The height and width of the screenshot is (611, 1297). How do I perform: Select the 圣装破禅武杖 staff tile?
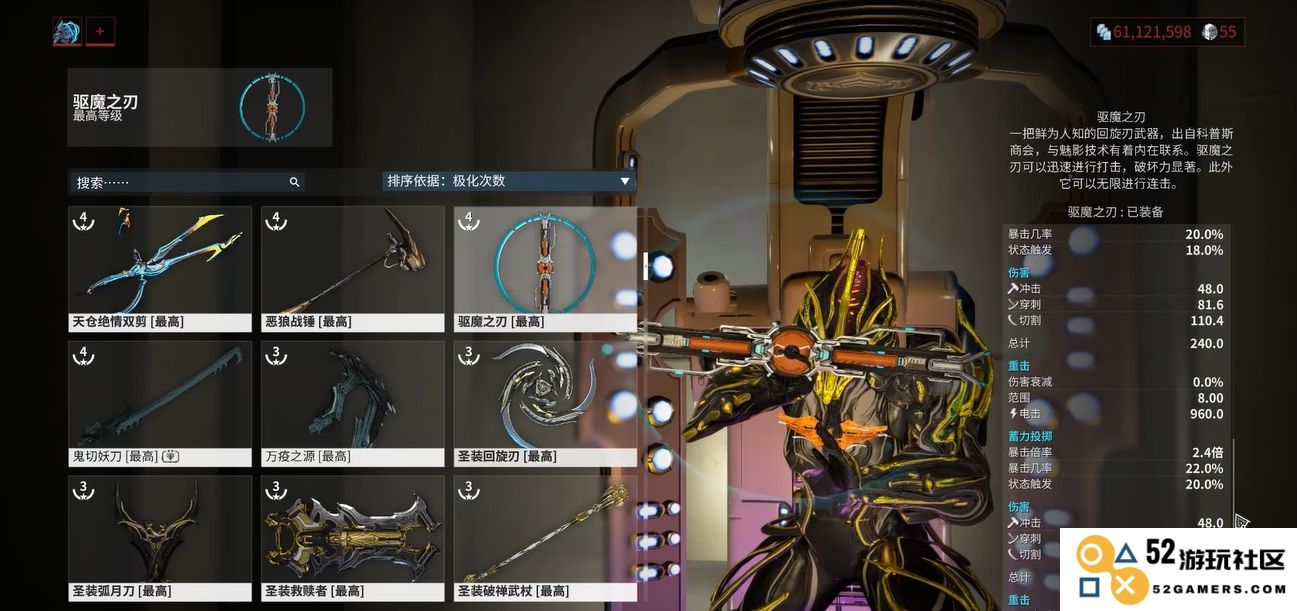[x=545, y=538]
